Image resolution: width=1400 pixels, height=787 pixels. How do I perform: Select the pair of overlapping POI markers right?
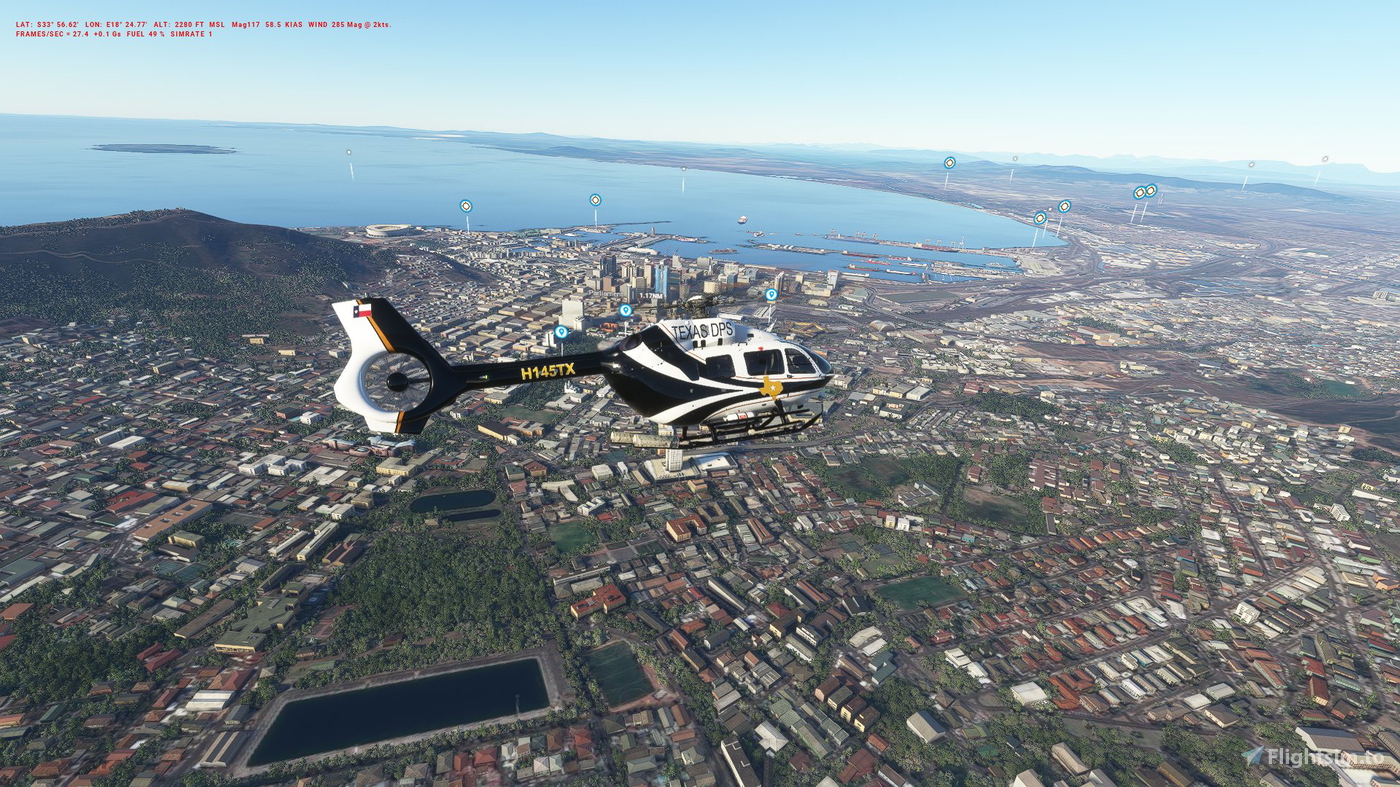tap(1143, 189)
